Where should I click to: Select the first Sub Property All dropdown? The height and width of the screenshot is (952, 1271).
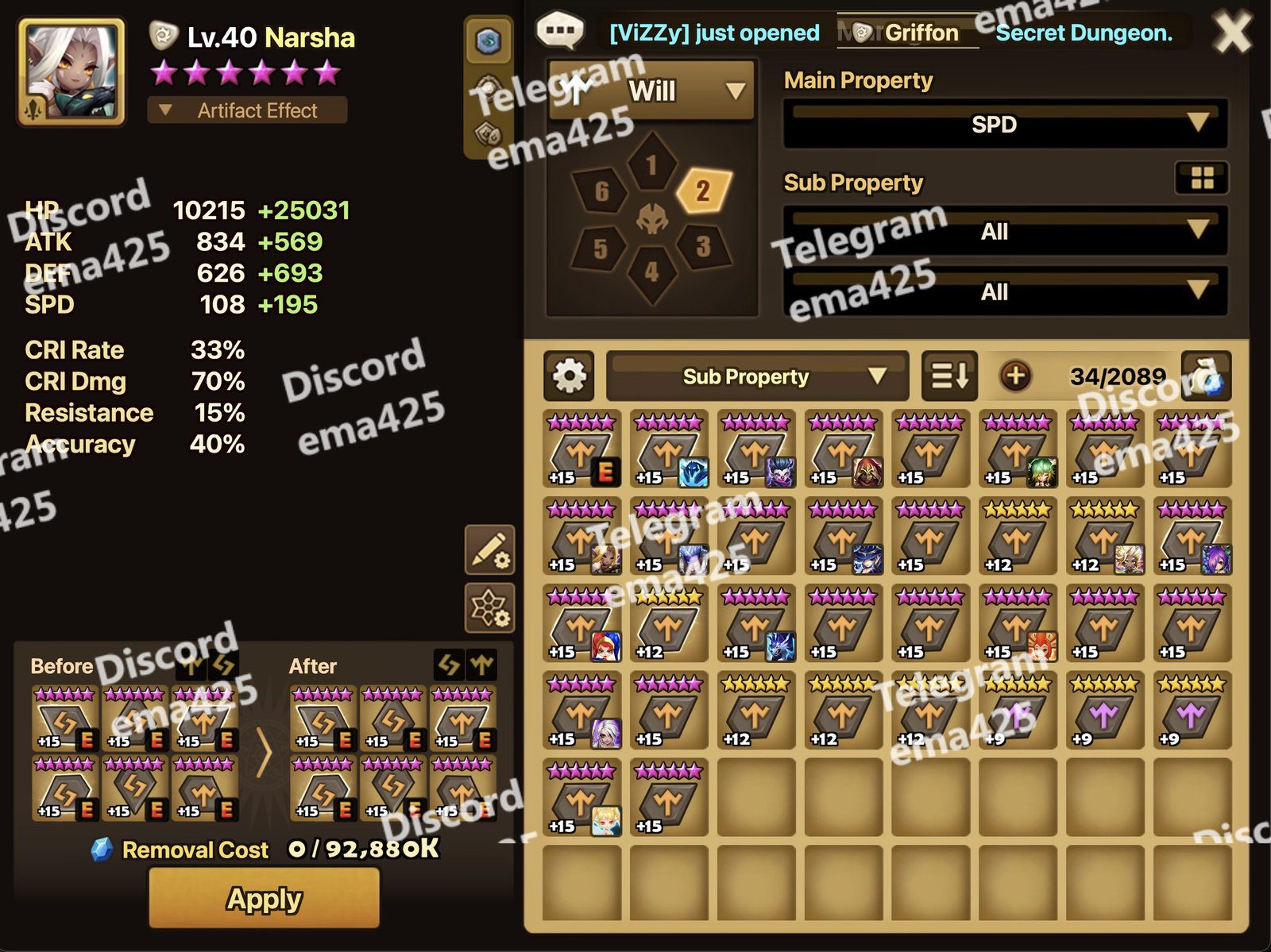[1005, 232]
